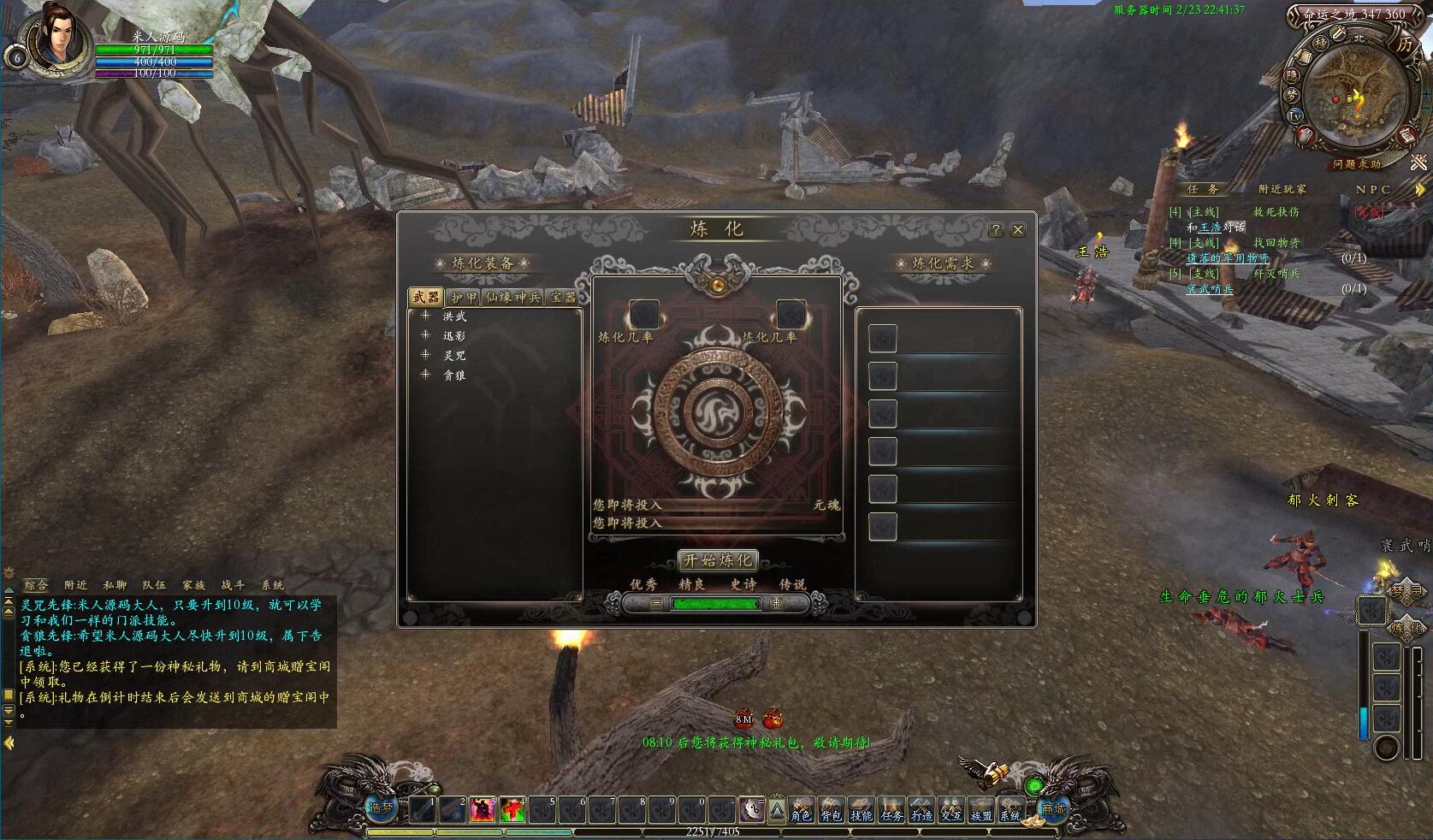Viewport: 1433px width, 840px height.
Task: Expand the 贪狼 tree entry
Action: [425, 375]
